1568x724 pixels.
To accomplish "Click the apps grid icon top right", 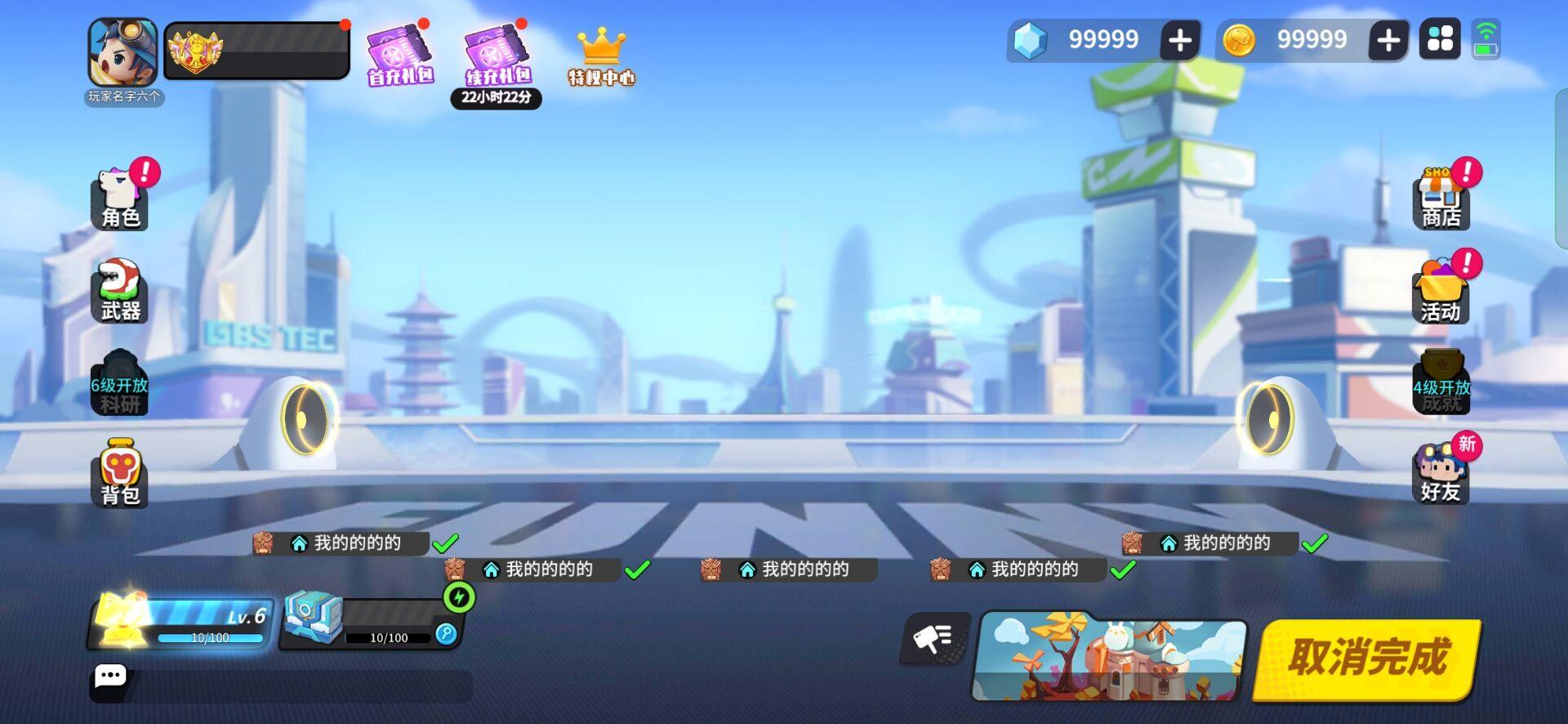I will [x=1440, y=38].
